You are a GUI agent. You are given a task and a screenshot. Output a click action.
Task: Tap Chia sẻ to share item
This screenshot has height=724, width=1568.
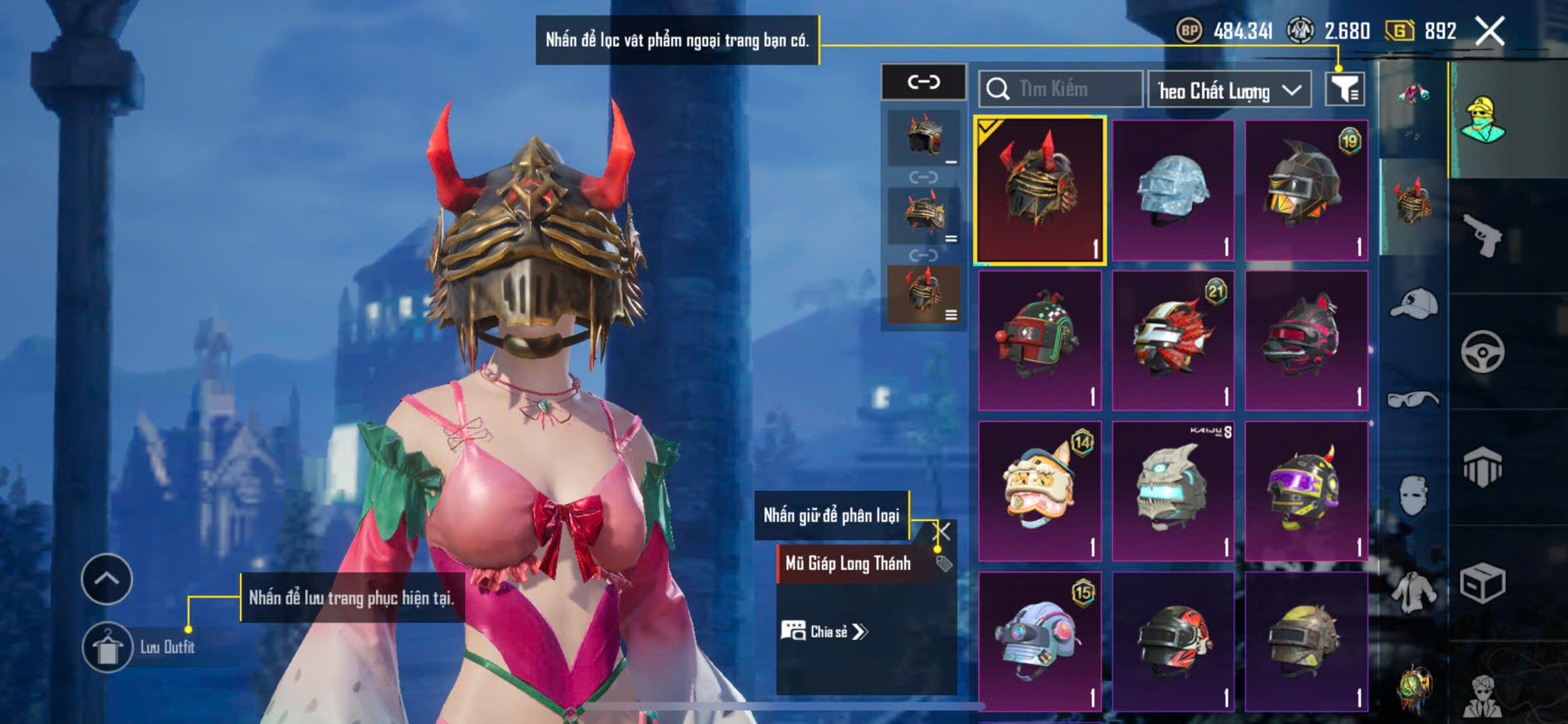tap(824, 632)
